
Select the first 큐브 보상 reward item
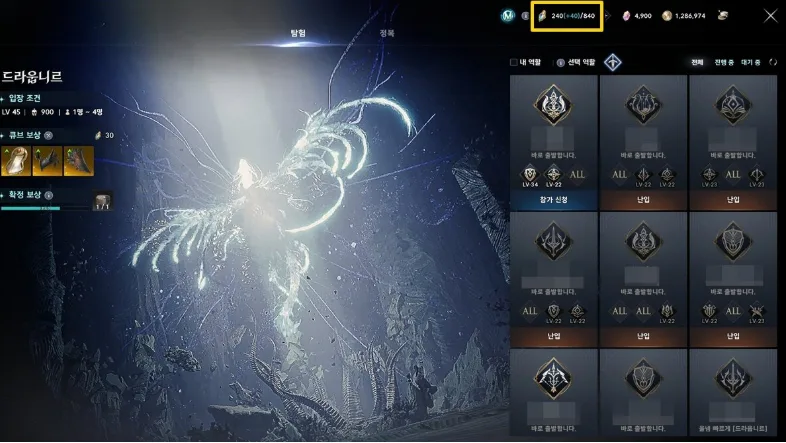tap(18, 159)
